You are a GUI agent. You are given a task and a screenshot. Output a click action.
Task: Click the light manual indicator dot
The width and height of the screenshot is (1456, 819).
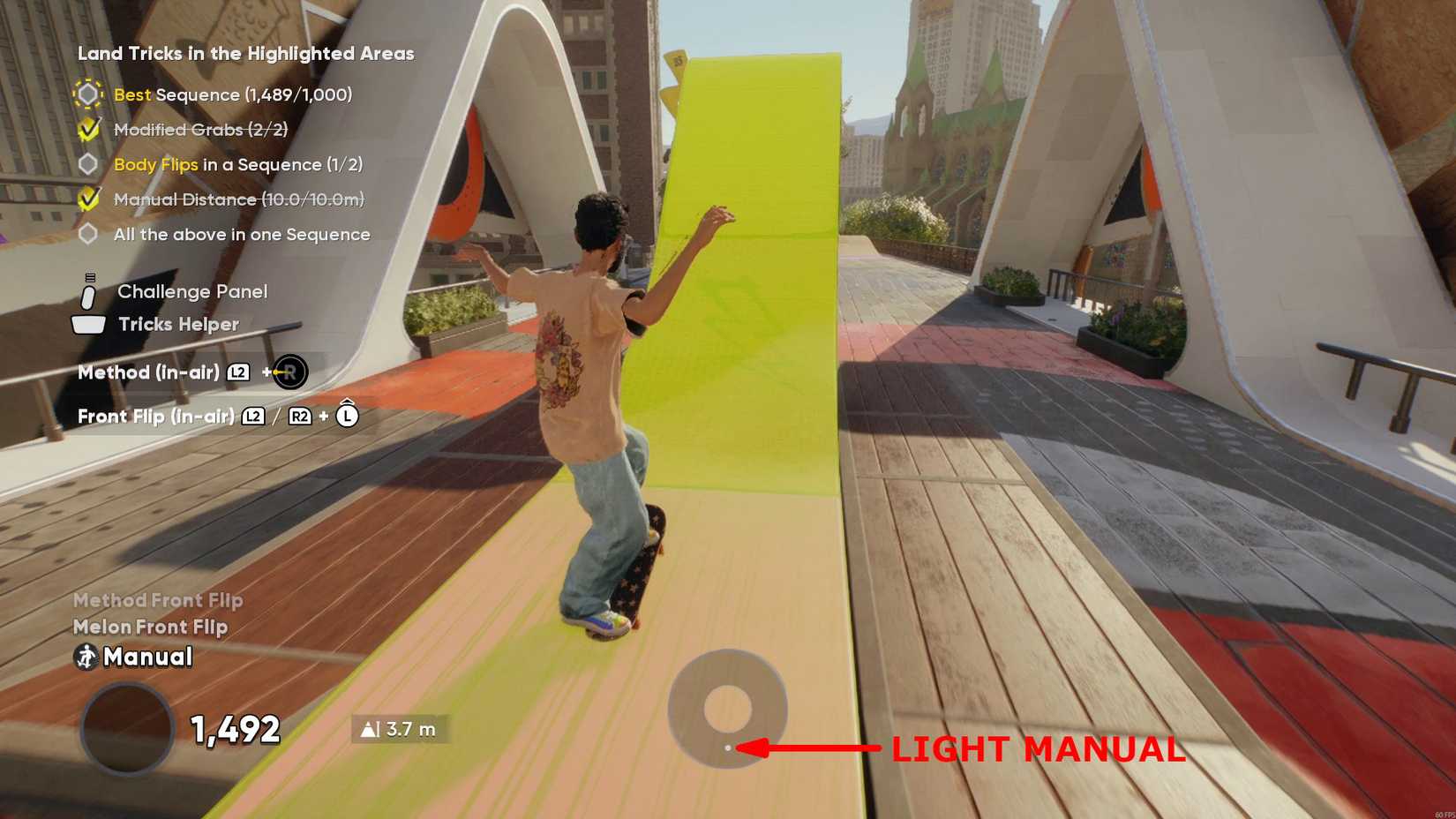coord(728,748)
